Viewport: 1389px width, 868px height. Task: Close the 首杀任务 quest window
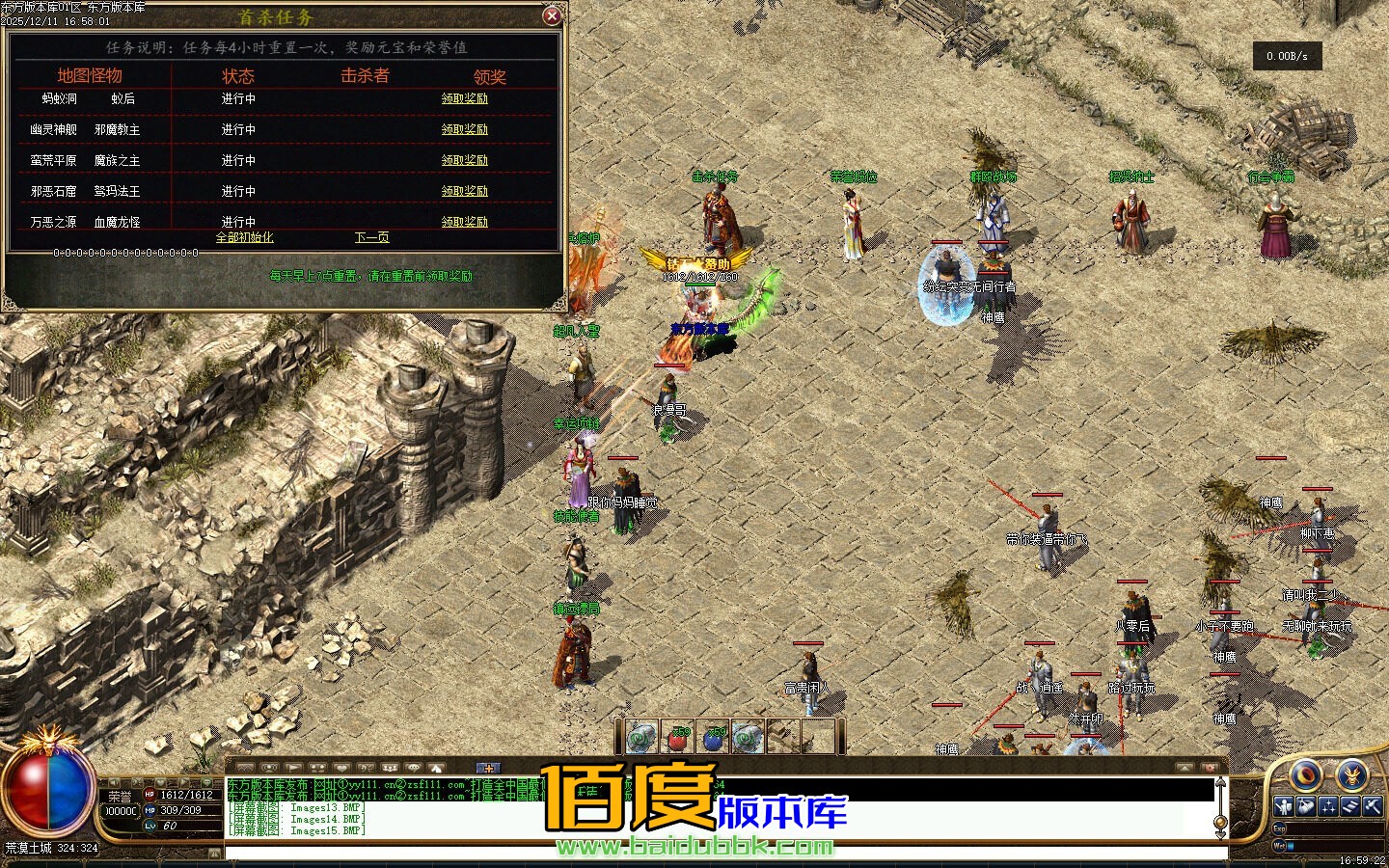[552, 15]
